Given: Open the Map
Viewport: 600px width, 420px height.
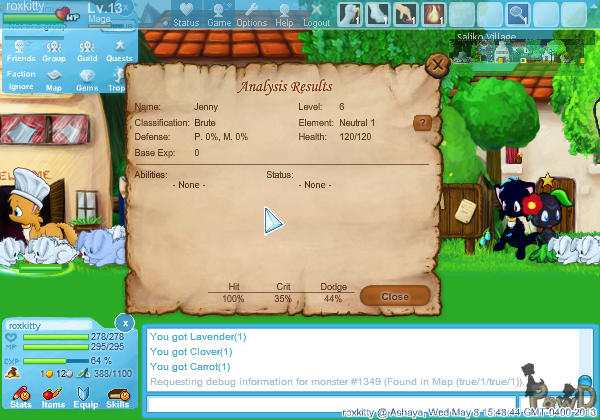Looking at the screenshot, I should [x=54, y=80].
